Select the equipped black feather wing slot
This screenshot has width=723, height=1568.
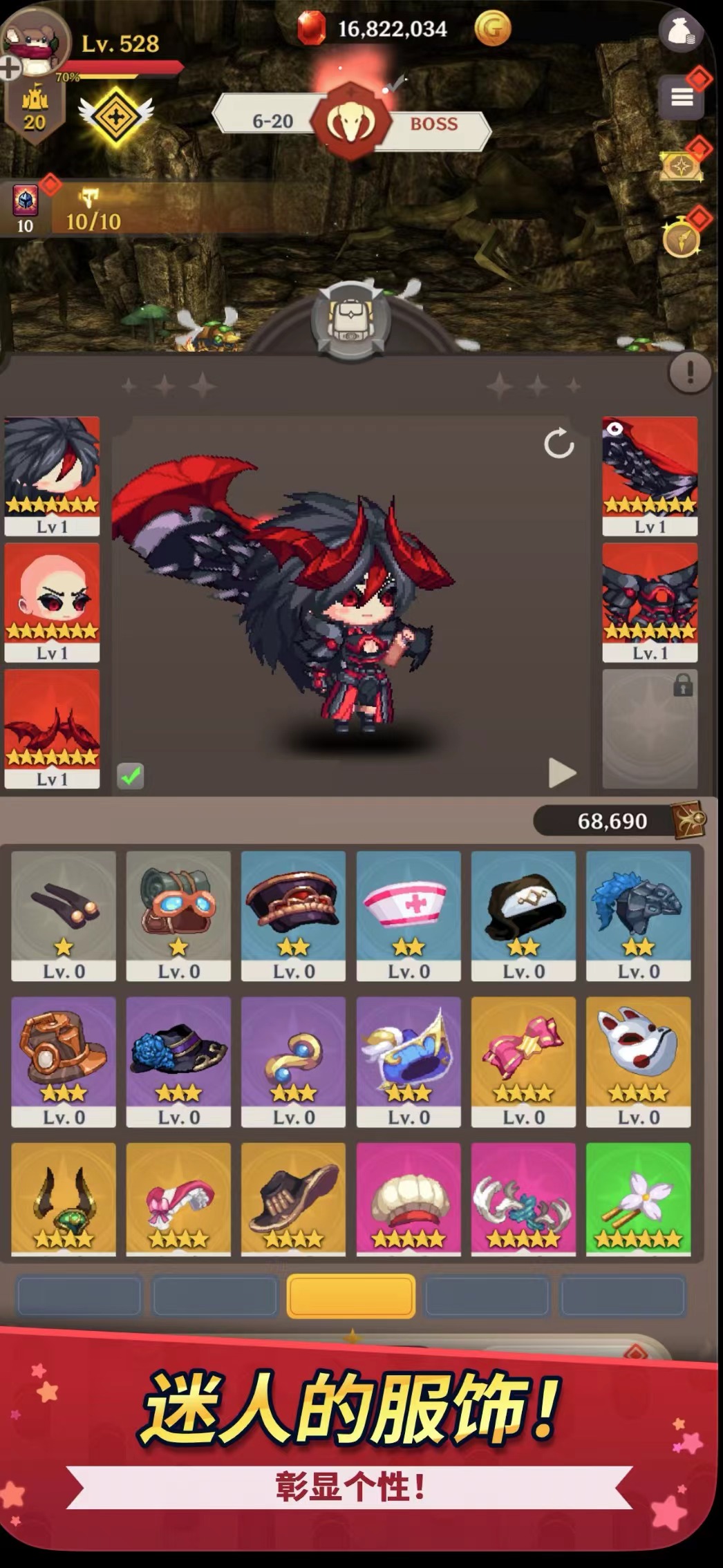(649, 475)
